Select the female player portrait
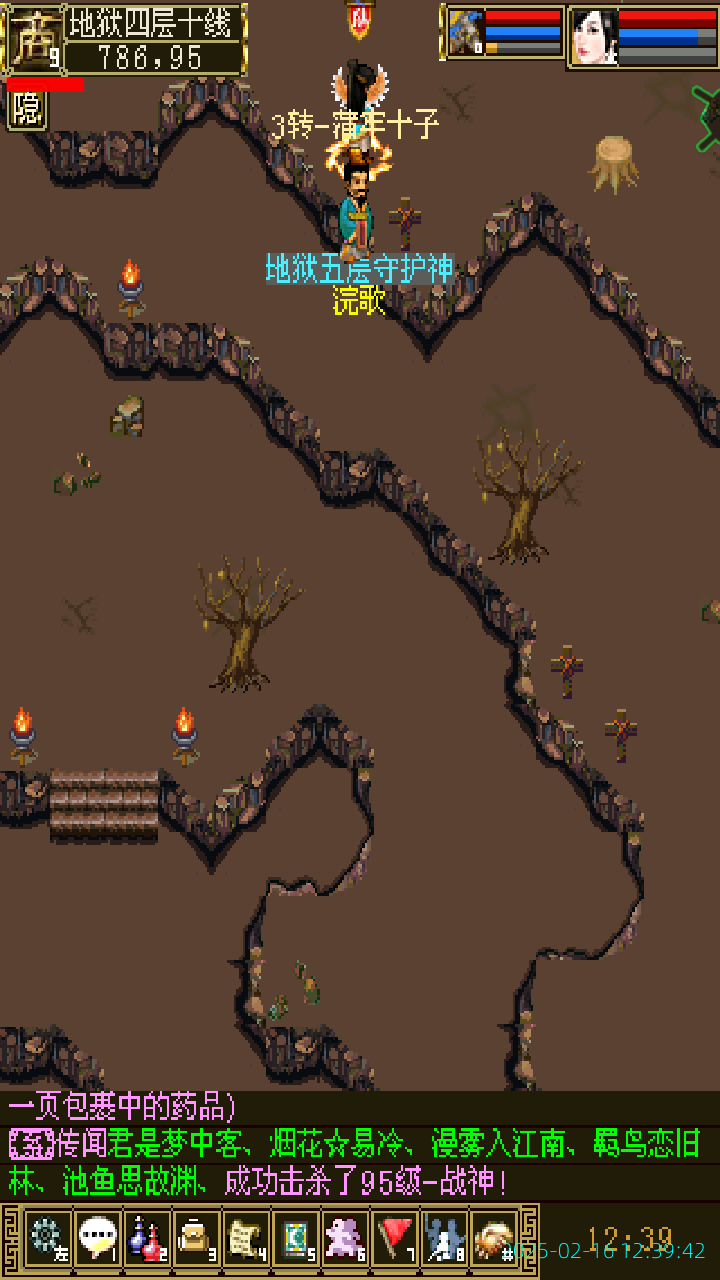This screenshot has height=1280, width=720. click(594, 37)
